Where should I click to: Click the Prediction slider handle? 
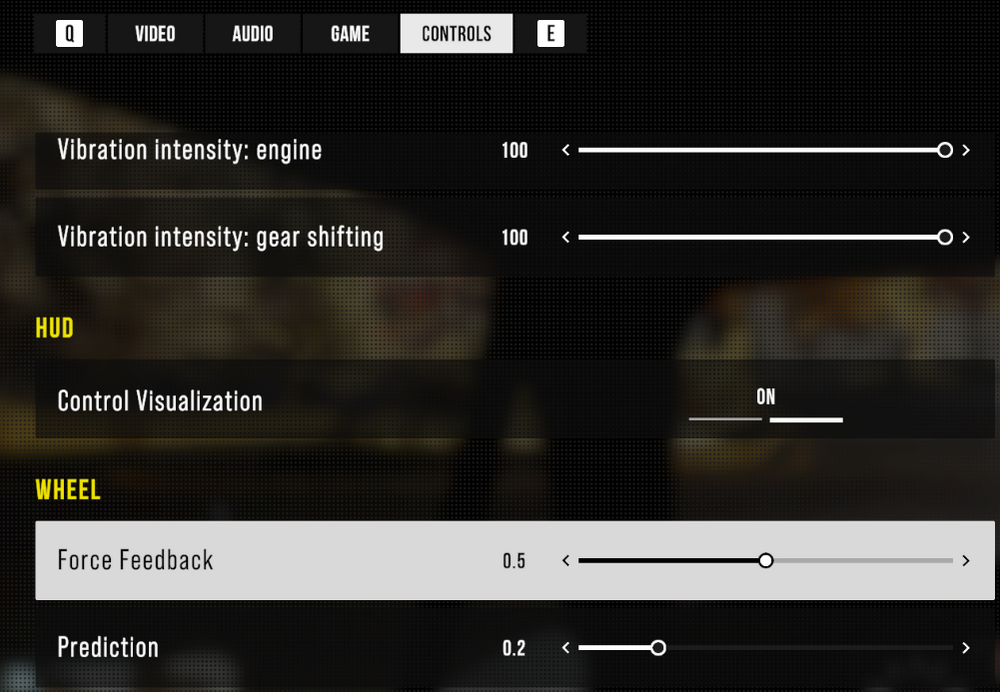658,648
